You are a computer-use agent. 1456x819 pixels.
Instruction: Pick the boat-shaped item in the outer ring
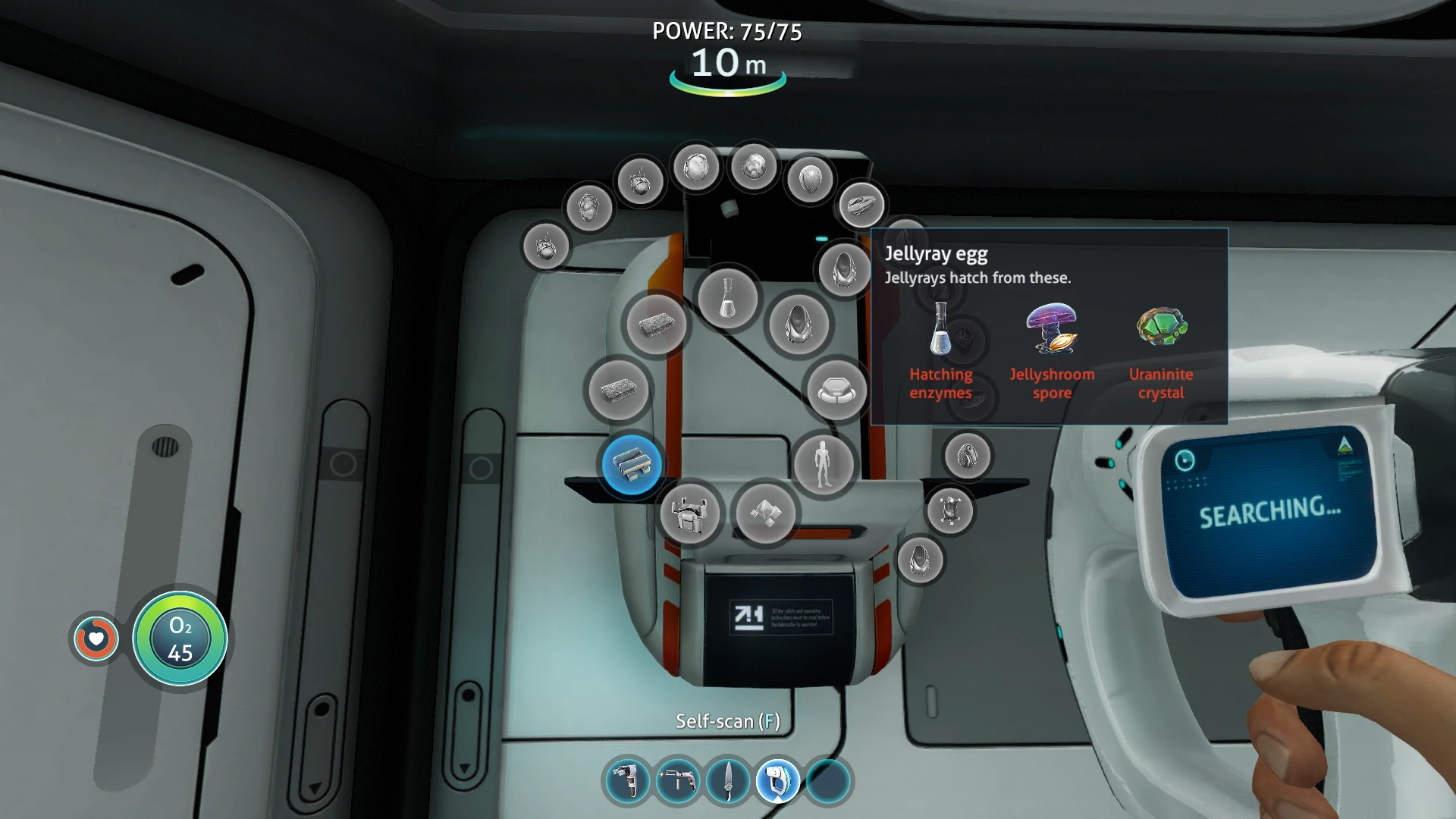[x=861, y=205]
